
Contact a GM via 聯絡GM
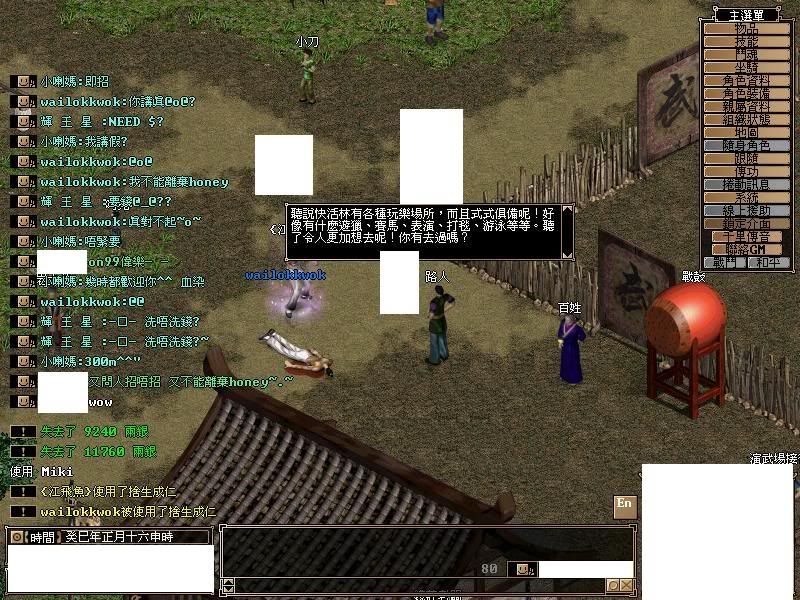(746, 249)
